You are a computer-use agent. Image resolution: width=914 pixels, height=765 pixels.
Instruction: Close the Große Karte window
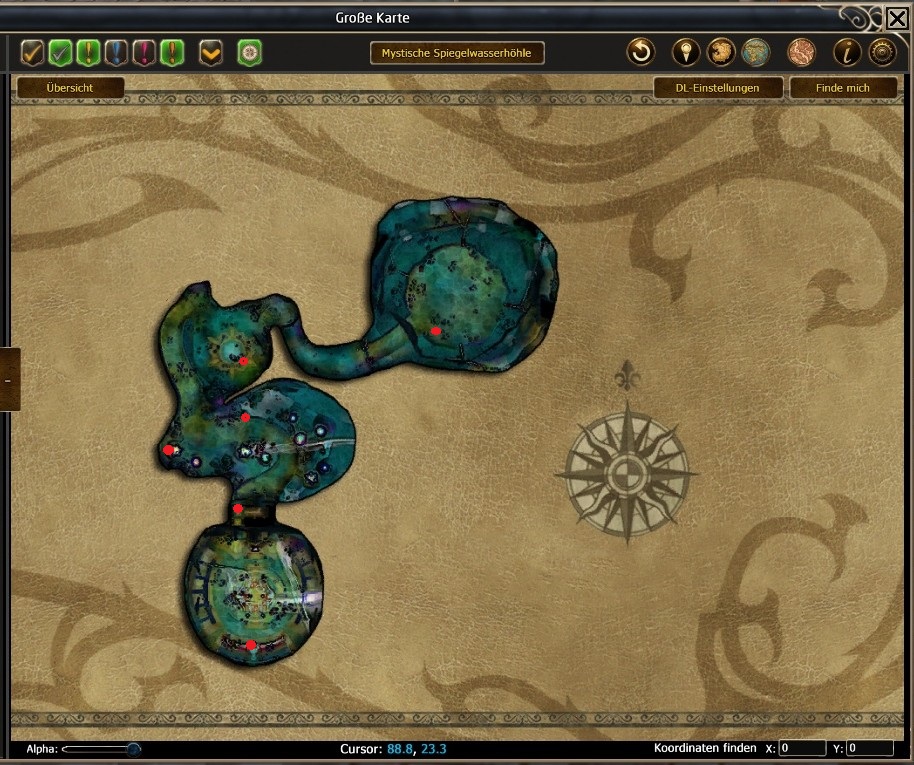click(x=897, y=17)
